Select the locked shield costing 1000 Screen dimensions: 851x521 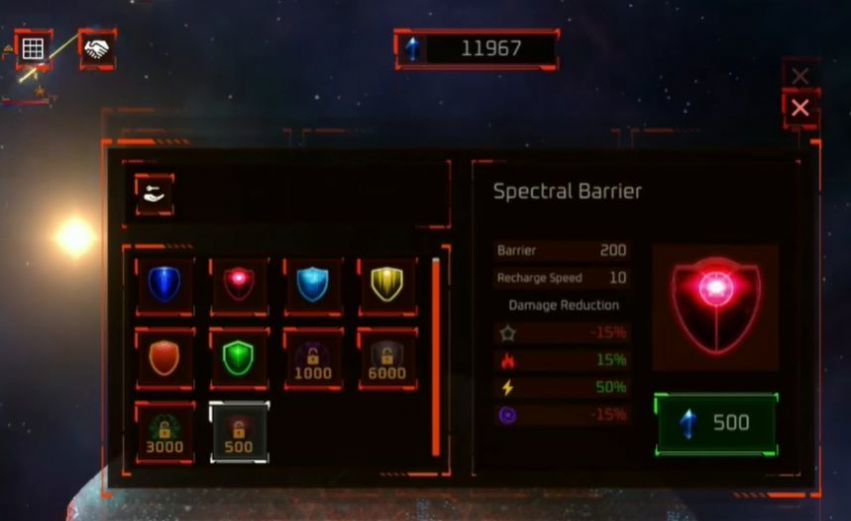(x=313, y=359)
